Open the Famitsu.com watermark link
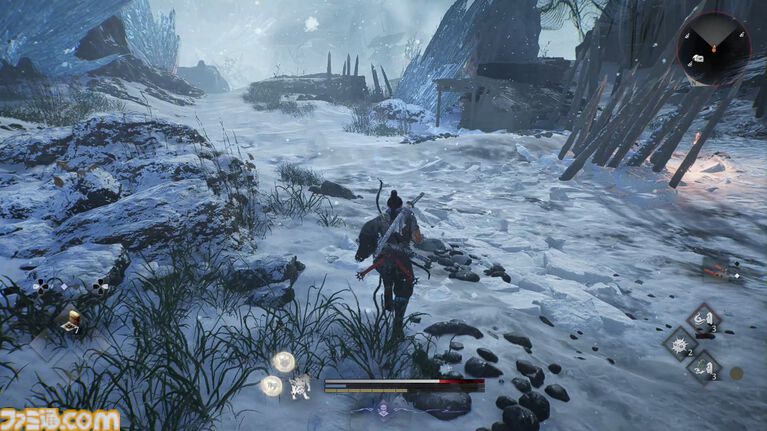 tap(61, 419)
